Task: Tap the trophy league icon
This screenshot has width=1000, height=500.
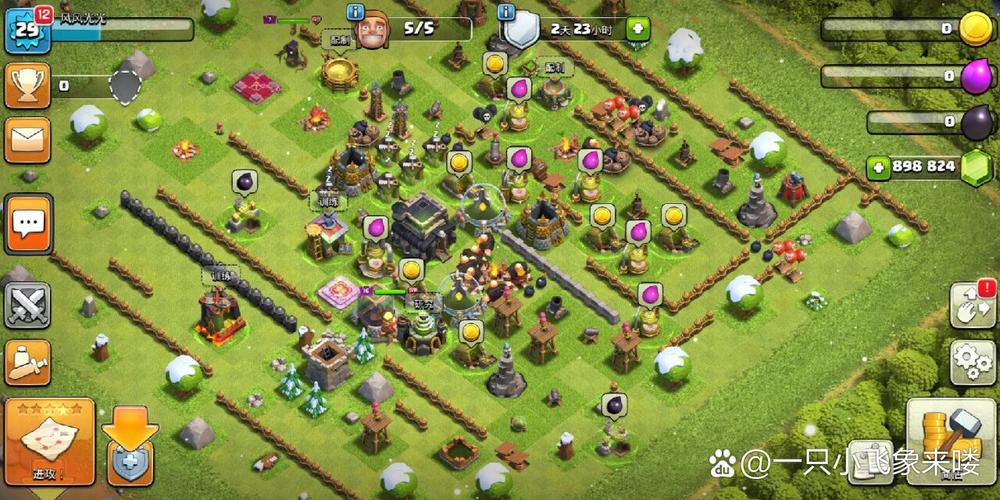Action: pyautogui.click(x=27, y=86)
